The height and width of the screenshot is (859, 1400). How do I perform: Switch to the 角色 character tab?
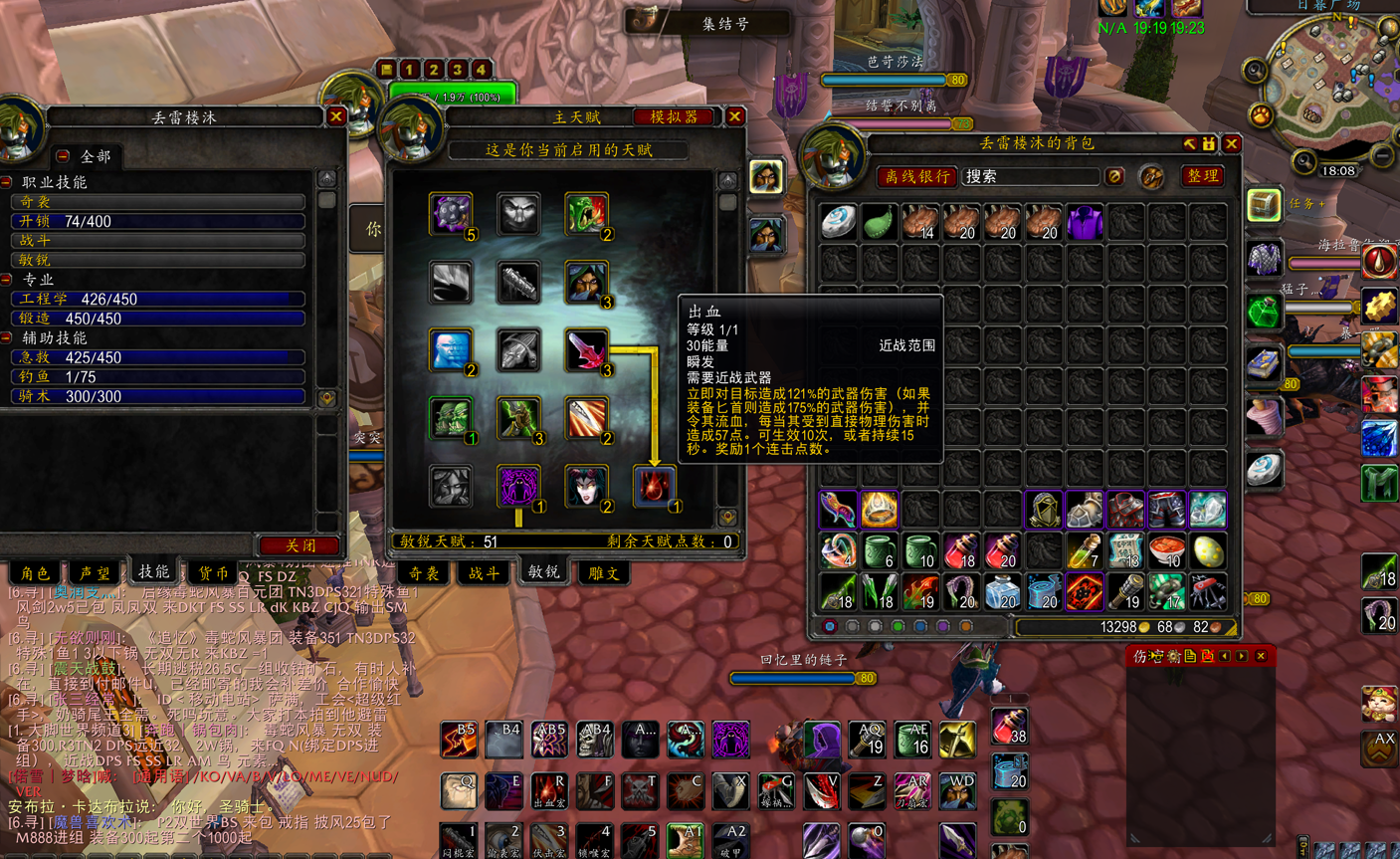[35, 573]
